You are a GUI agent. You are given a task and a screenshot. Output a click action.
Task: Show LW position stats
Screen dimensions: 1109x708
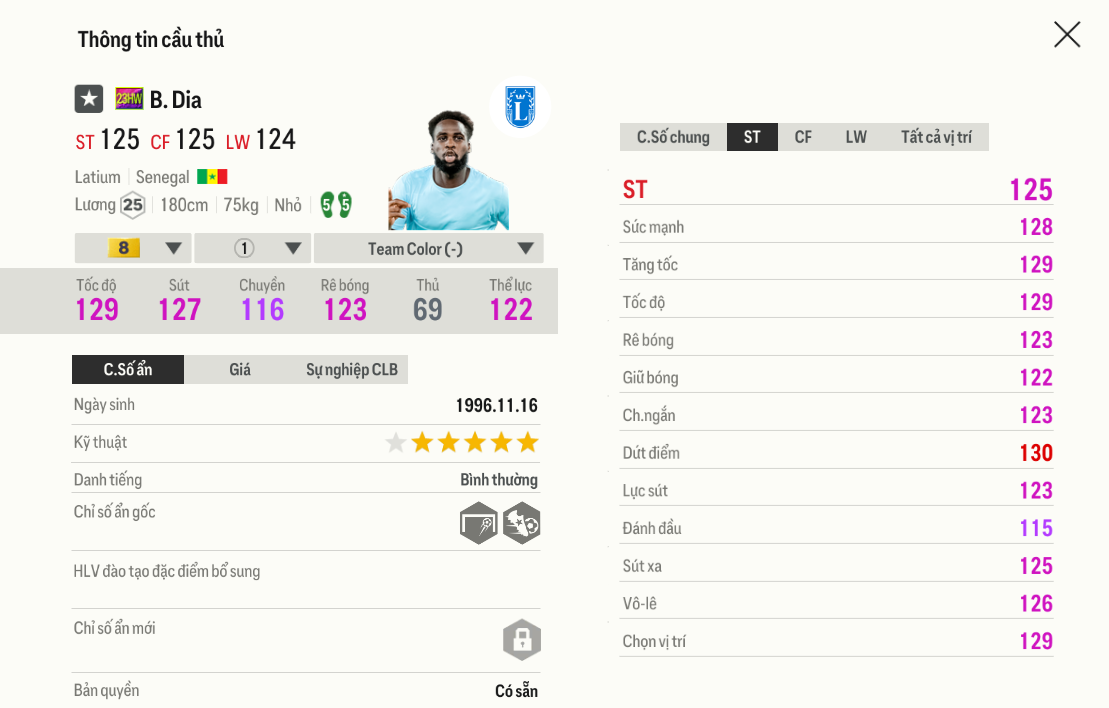[x=856, y=137]
